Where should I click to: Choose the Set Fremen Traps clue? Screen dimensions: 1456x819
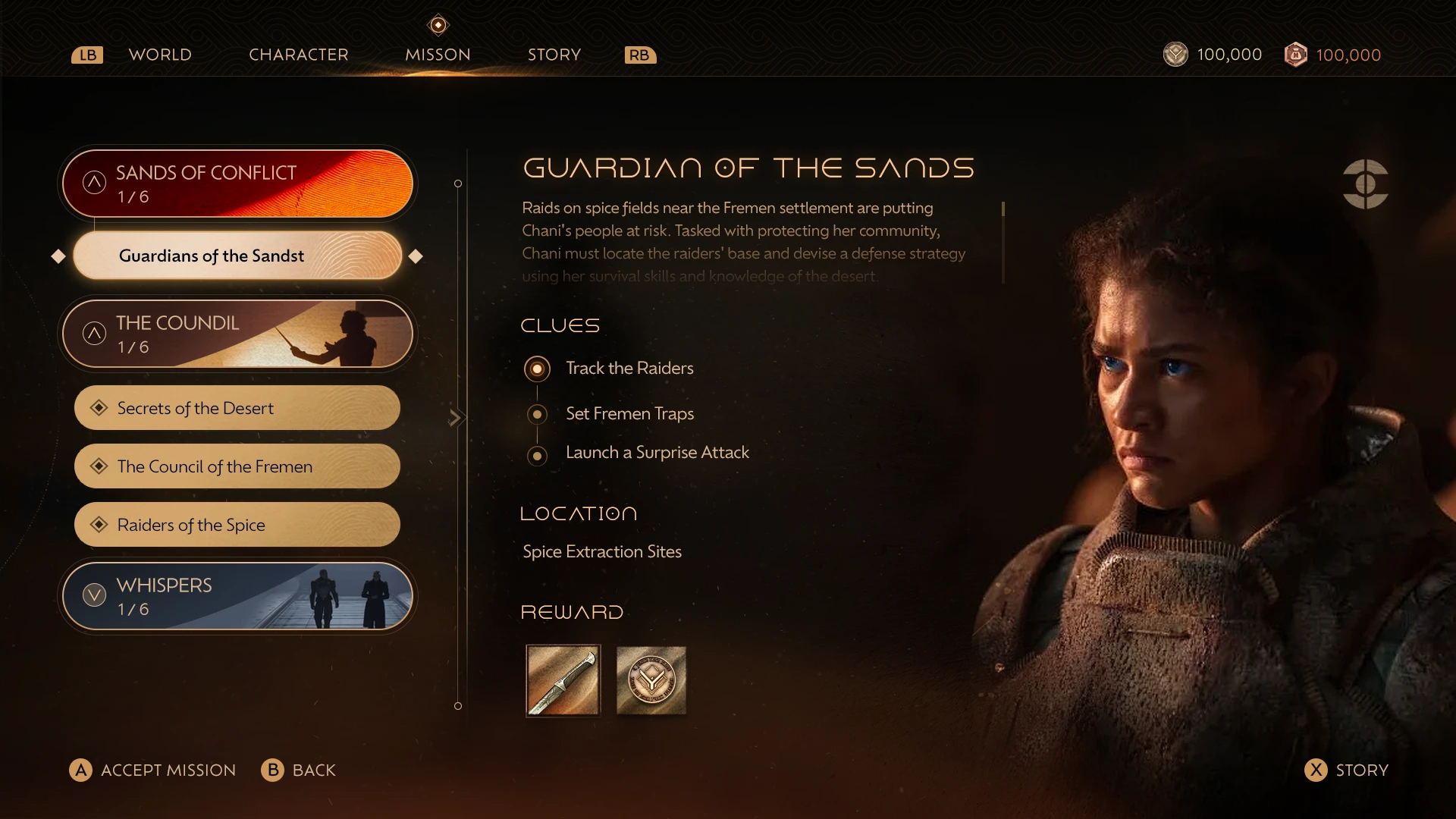click(629, 414)
